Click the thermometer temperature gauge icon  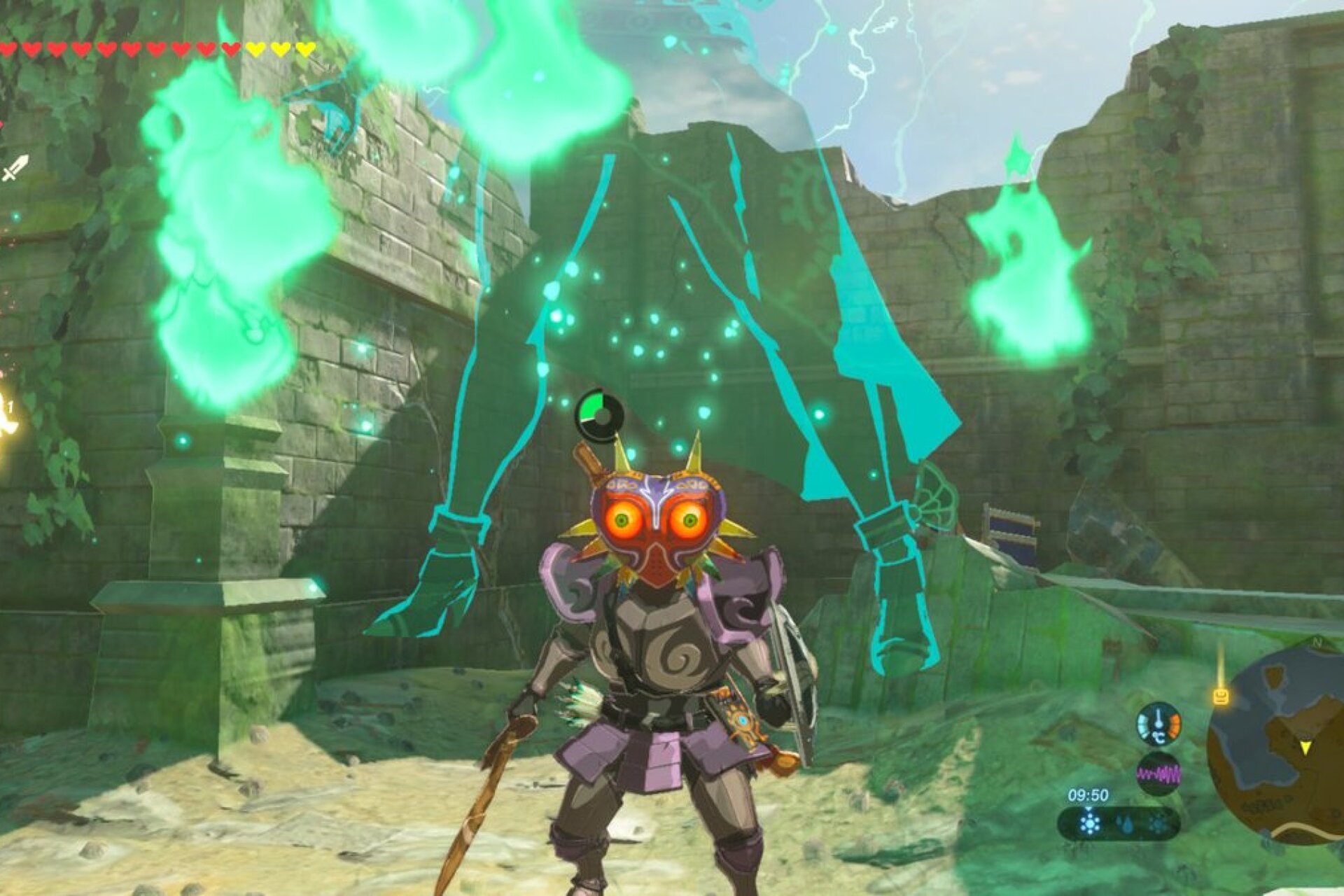click(1159, 724)
